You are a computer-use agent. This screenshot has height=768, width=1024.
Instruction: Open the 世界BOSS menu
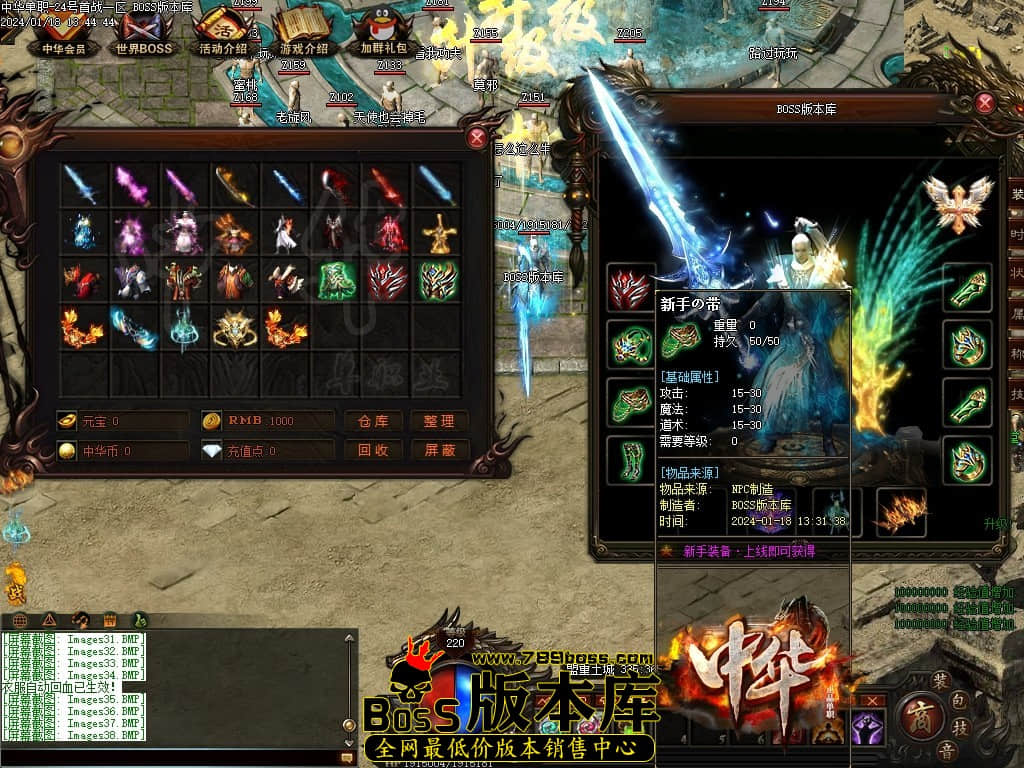coord(143,32)
